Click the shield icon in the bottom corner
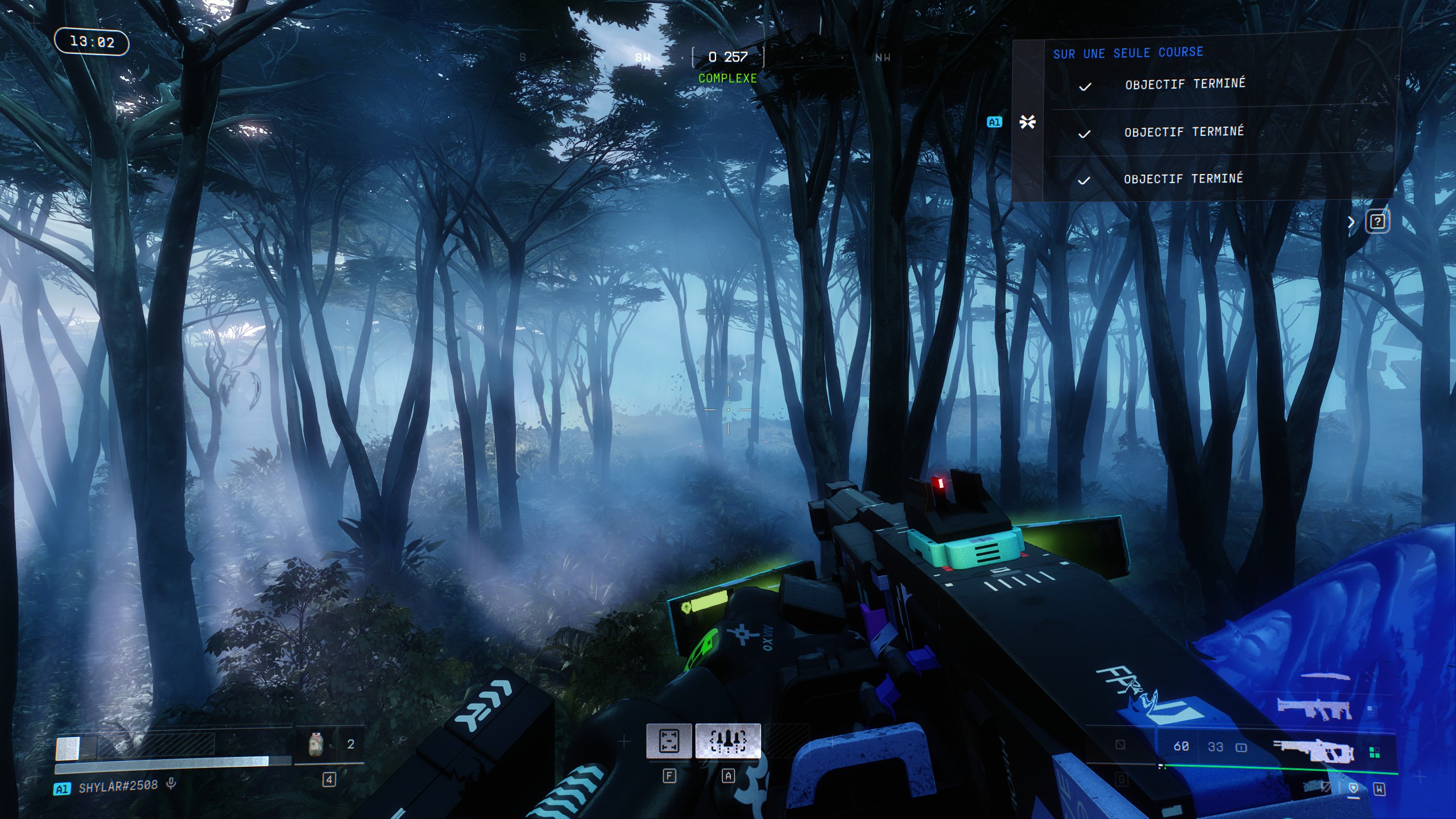 coord(1353,788)
